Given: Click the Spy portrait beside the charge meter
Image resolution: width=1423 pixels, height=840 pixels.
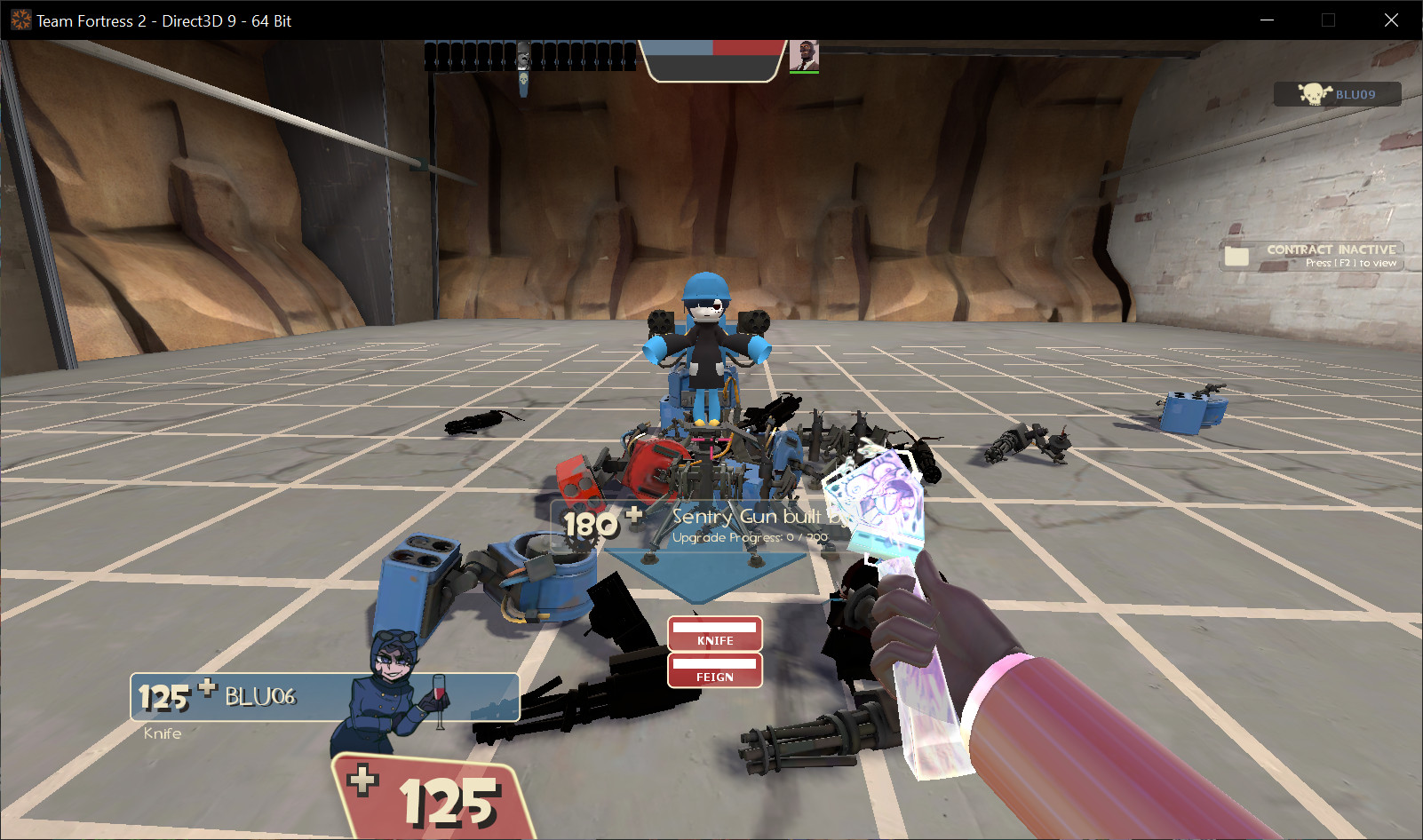Looking at the screenshot, I should pos(805,55).
